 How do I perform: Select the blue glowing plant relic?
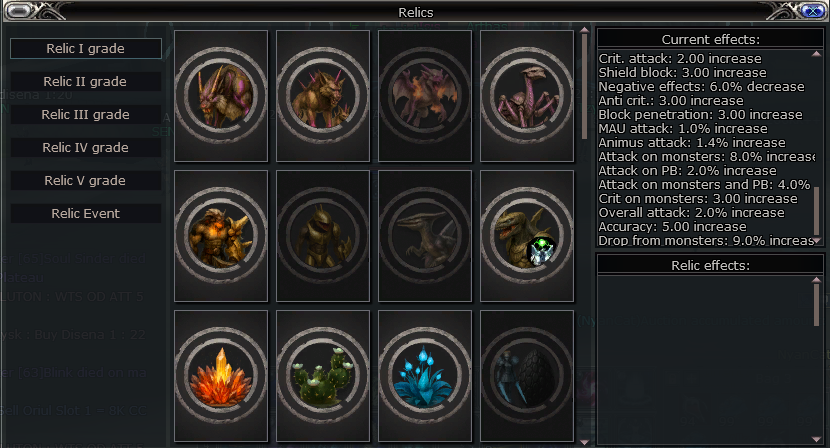click(x=425, y=376)
